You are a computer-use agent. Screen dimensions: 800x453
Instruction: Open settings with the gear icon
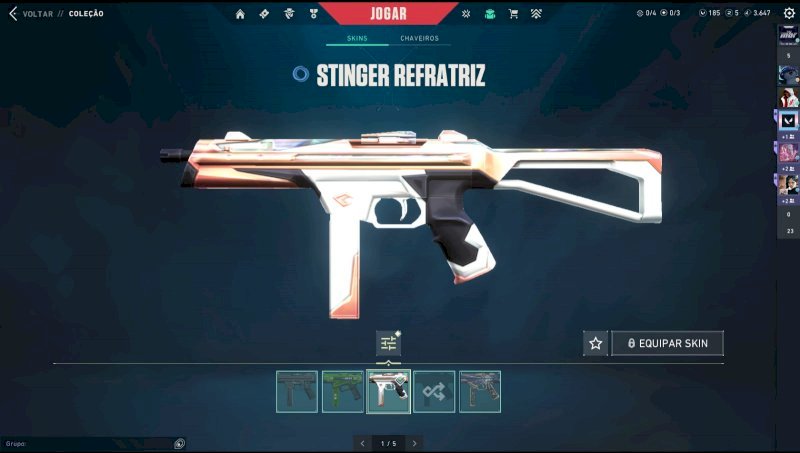788,14
